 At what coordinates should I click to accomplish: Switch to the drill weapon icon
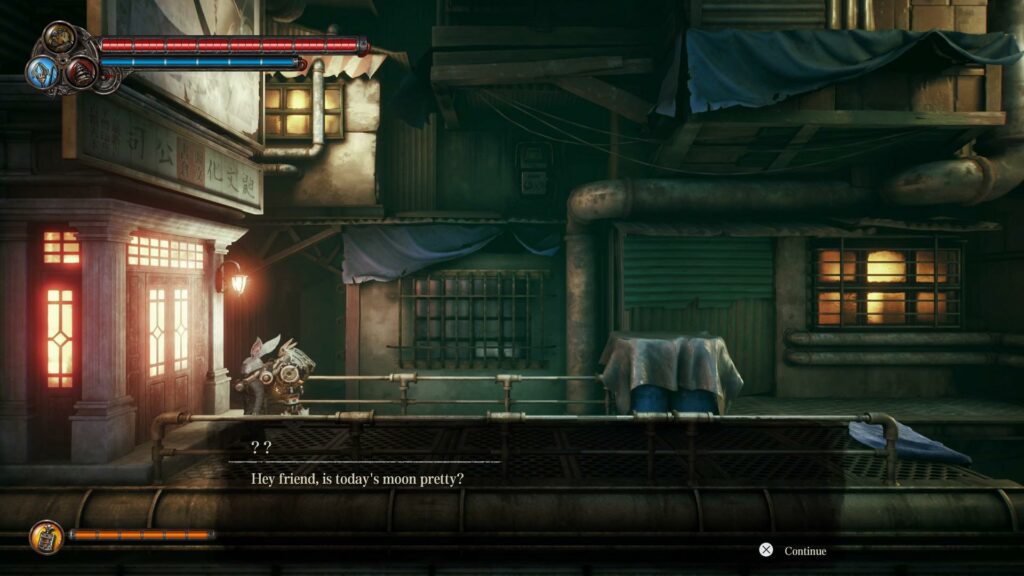point(80,71)
